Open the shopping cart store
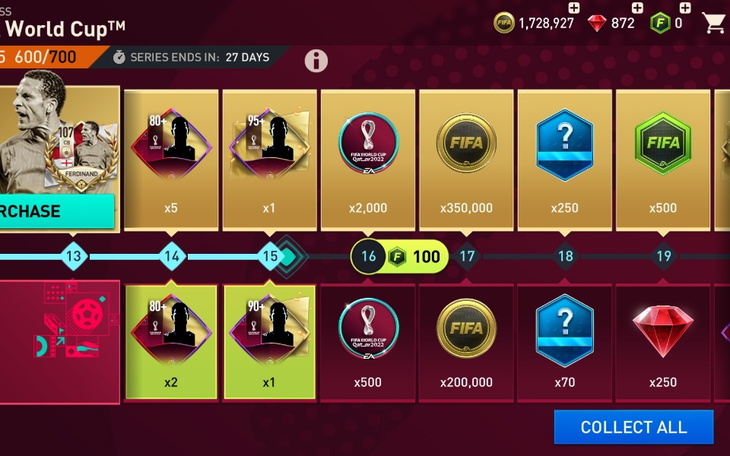The height and width of the screenshot is (456, 730). coord(714,22)
